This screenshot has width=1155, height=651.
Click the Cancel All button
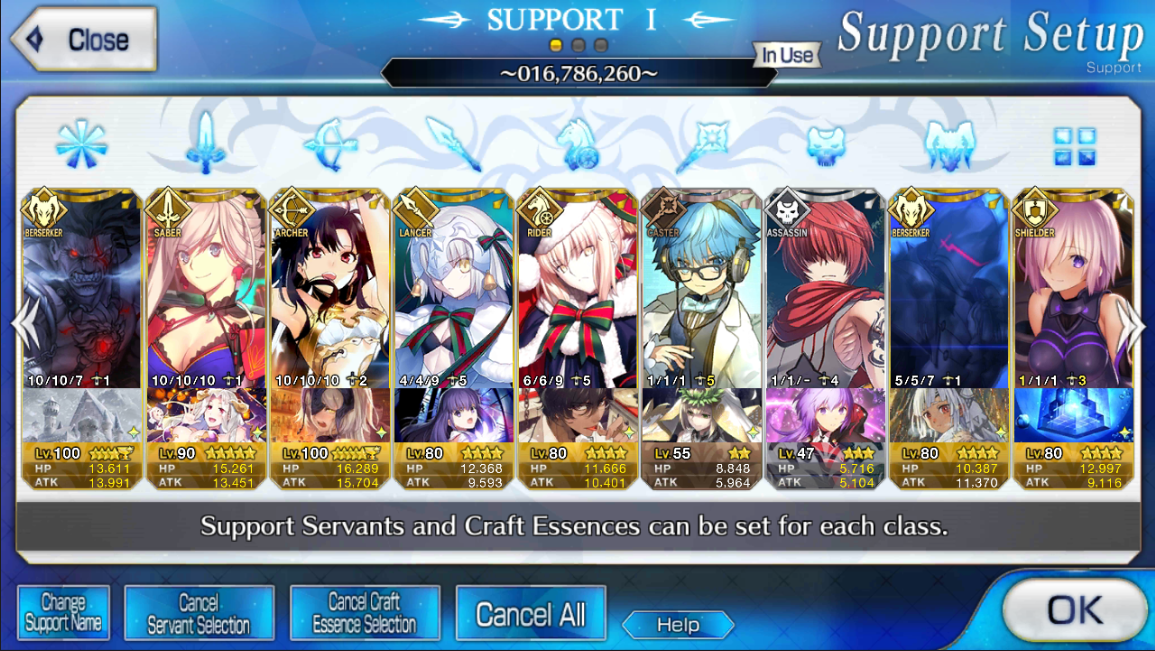pyautogui.click(x=530, y=613)
